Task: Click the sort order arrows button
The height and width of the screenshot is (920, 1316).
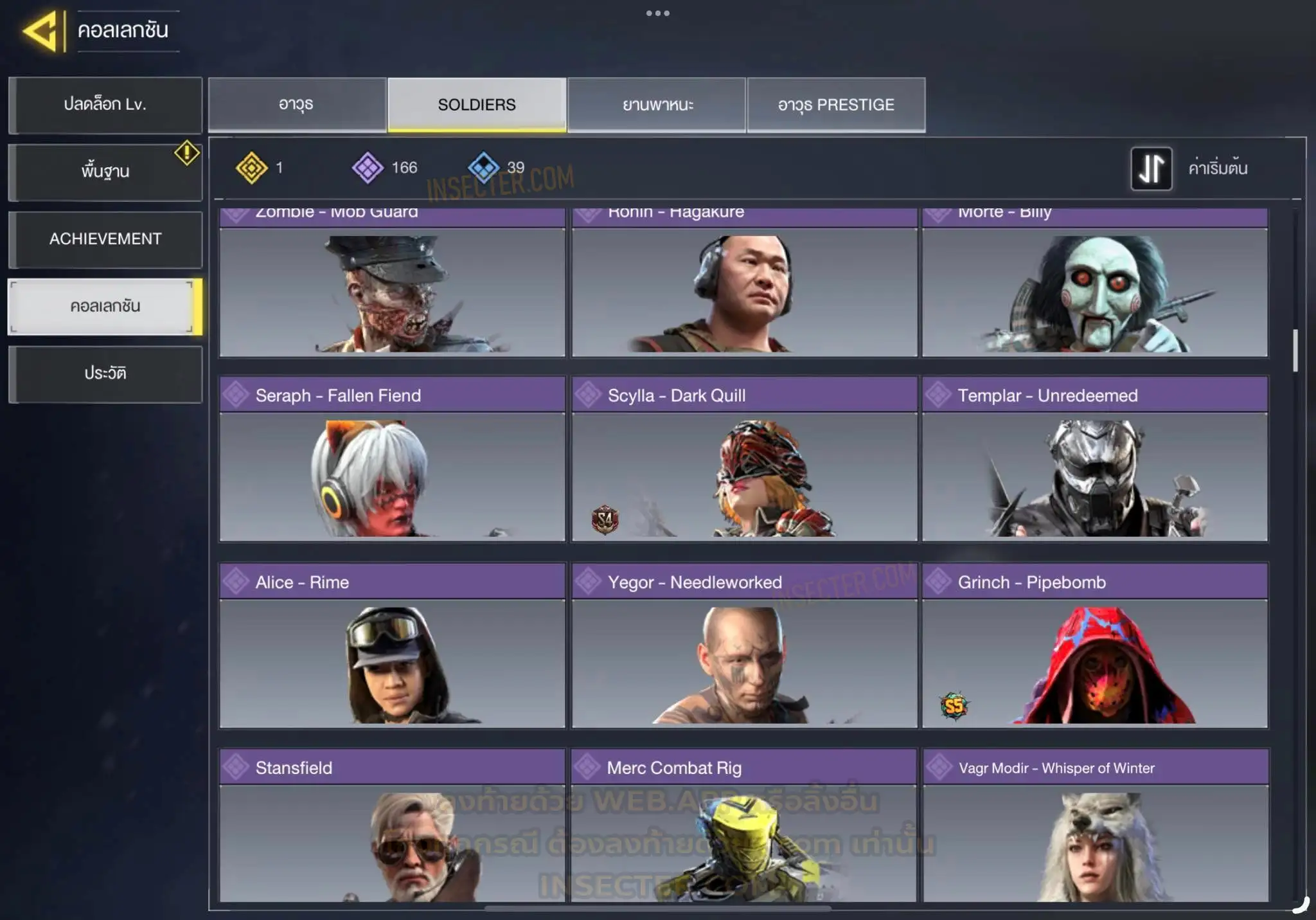Action: [x=1151, y=168]
